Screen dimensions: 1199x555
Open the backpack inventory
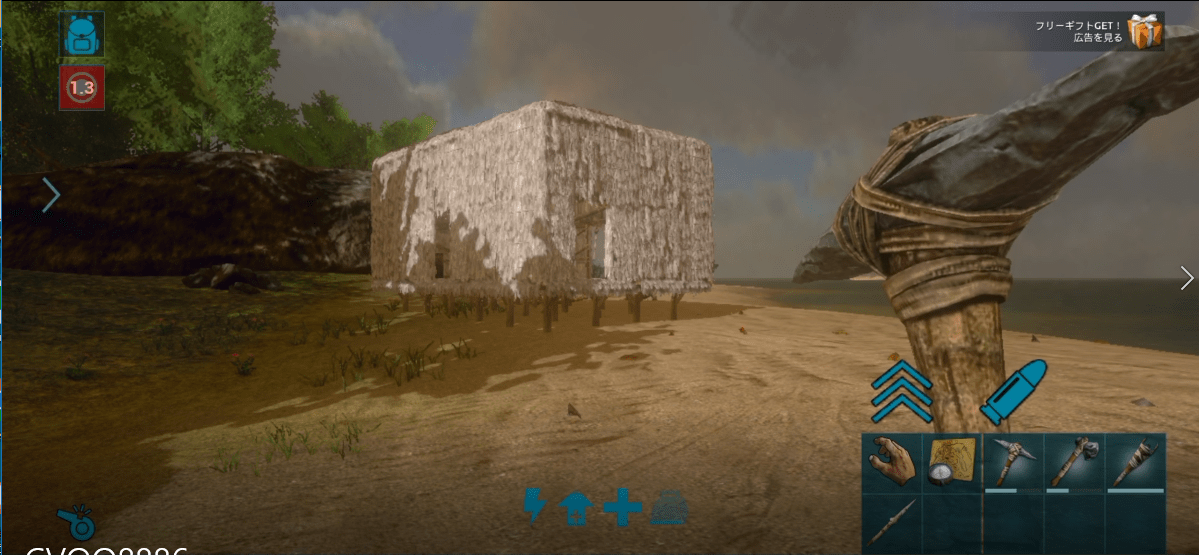pyautogui.click(x=81, y=35)
